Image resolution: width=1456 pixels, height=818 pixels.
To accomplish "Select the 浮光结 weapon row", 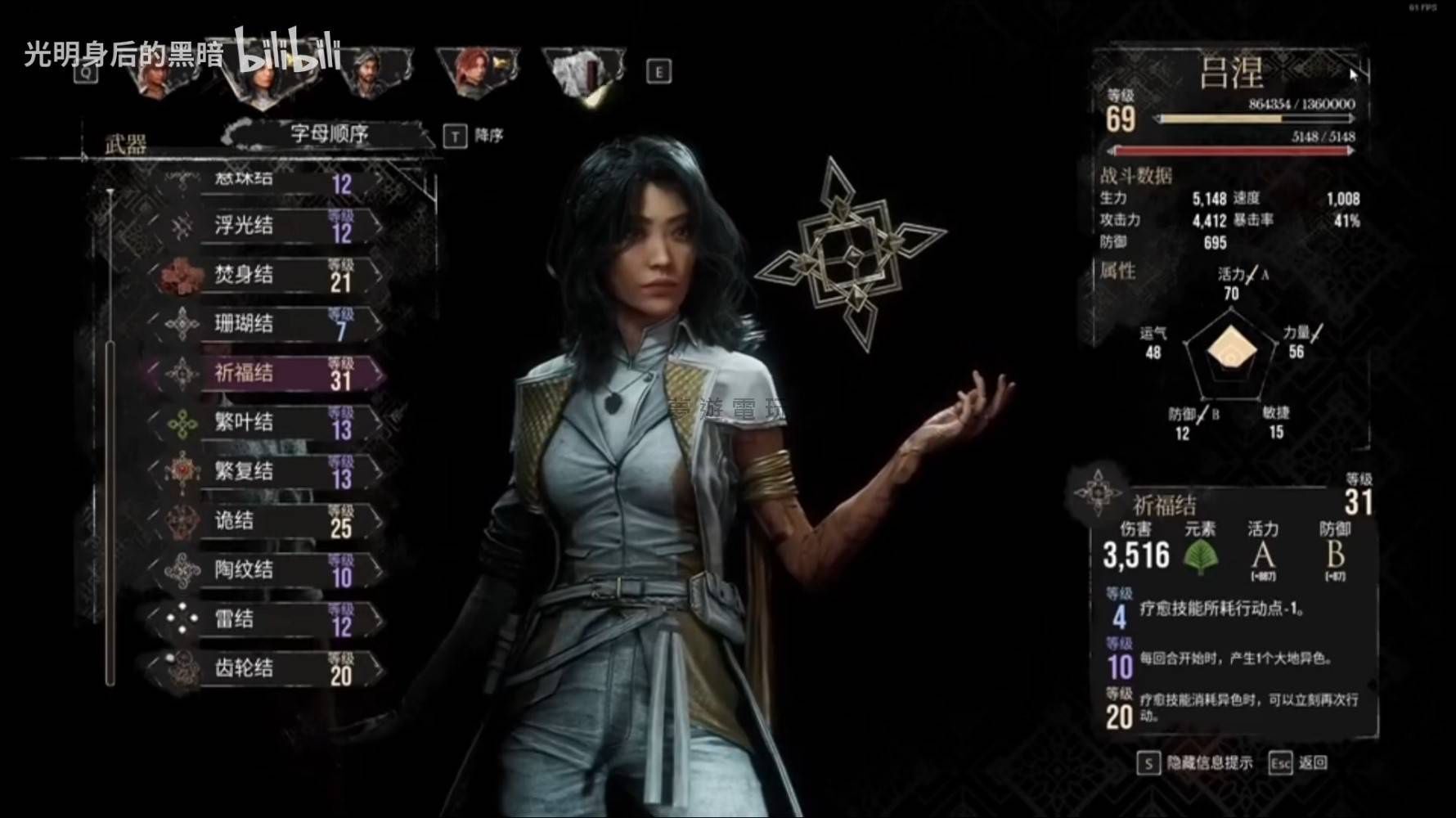I will 270,226.
